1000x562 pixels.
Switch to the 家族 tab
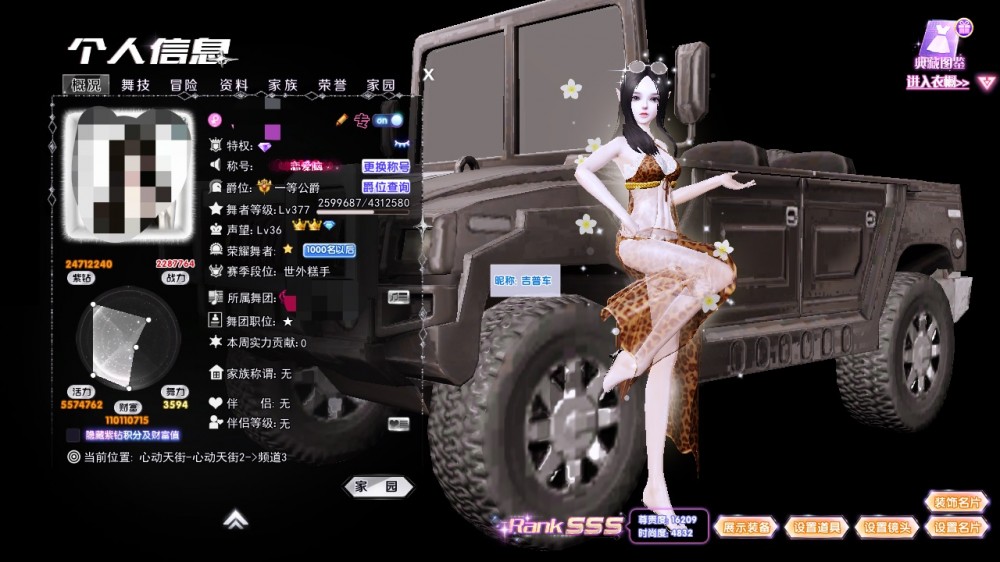pos(283,85)
